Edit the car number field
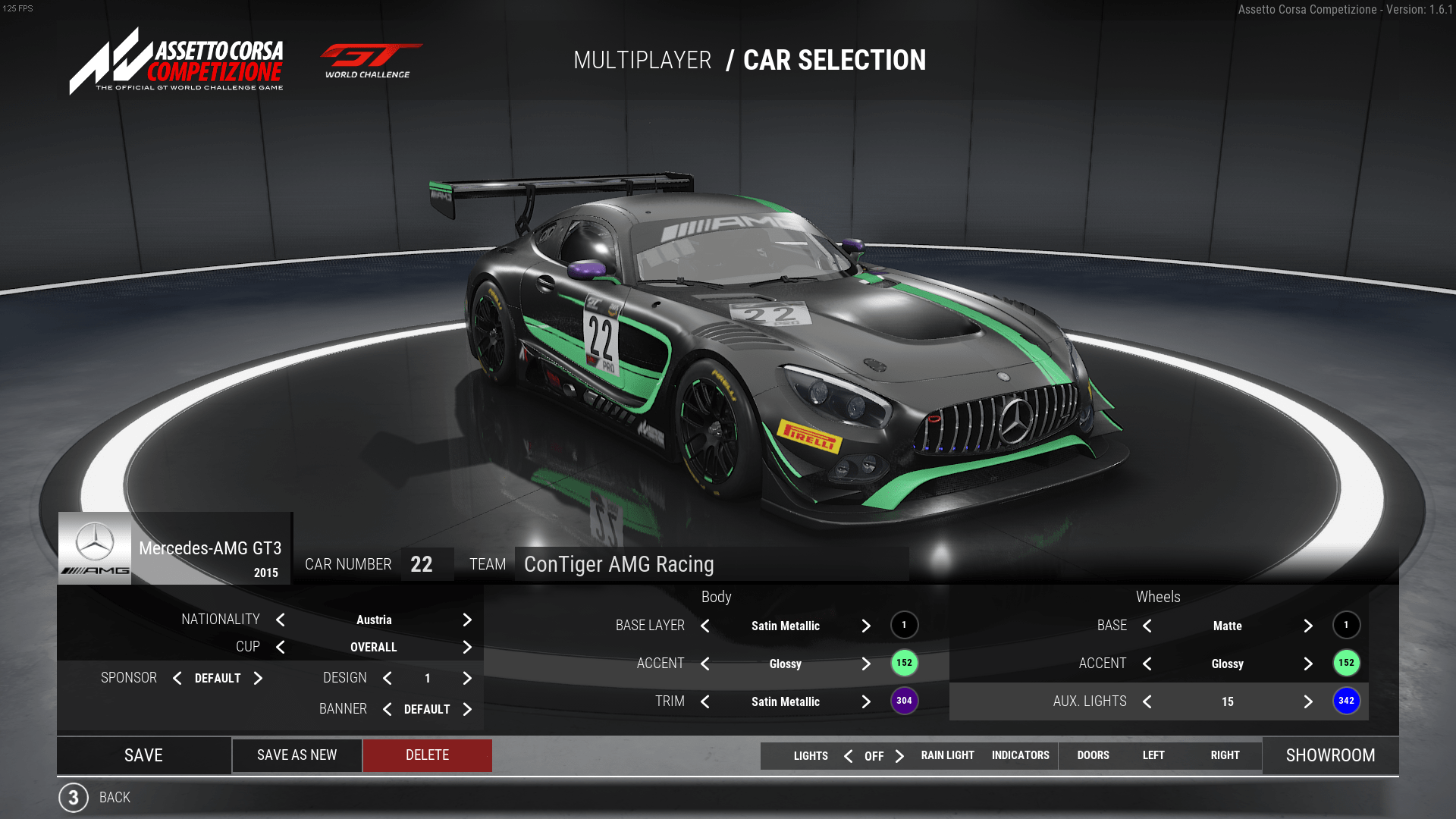The height and width of the screenshot is (819, 1456). [427, 564]
